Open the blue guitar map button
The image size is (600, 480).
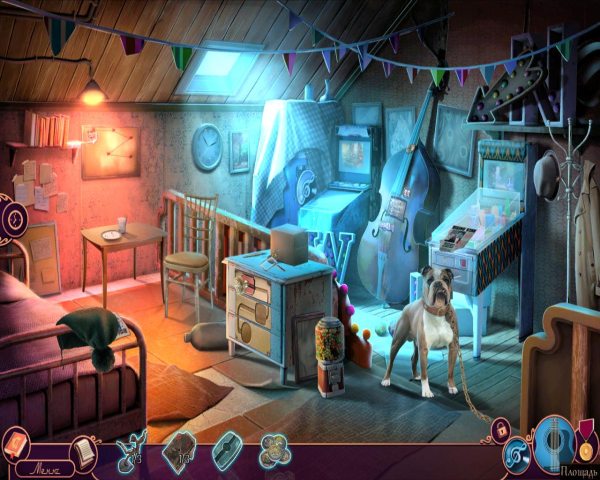553,441
